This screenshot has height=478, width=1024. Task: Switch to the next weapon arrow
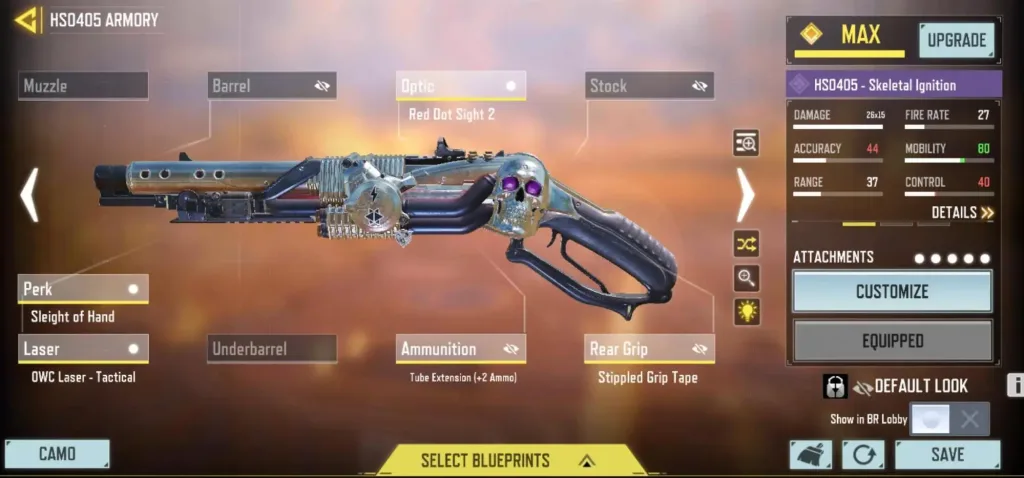click(746, 195)
